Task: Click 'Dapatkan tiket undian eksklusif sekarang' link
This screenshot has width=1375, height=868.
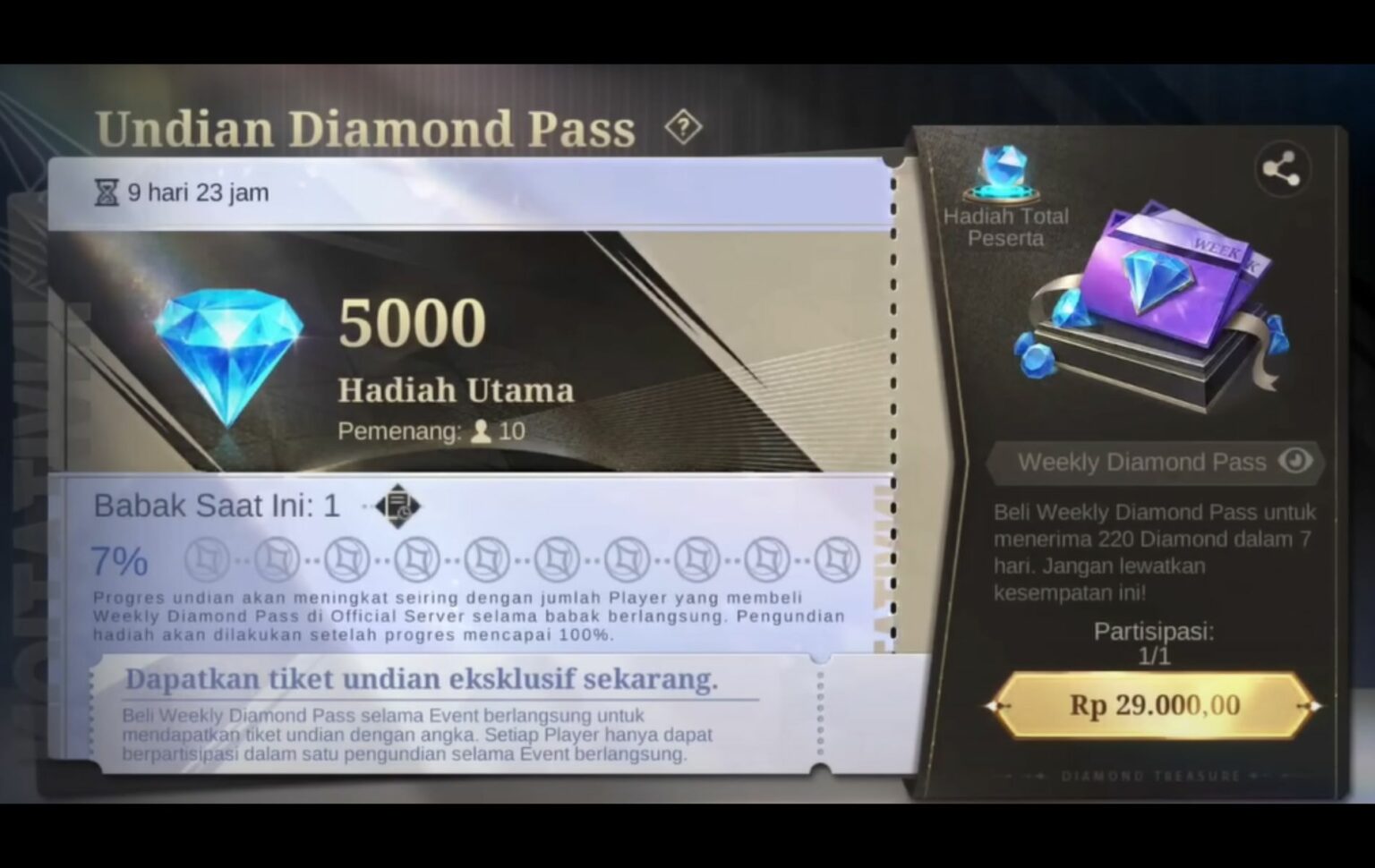Action: pos(423,678)
